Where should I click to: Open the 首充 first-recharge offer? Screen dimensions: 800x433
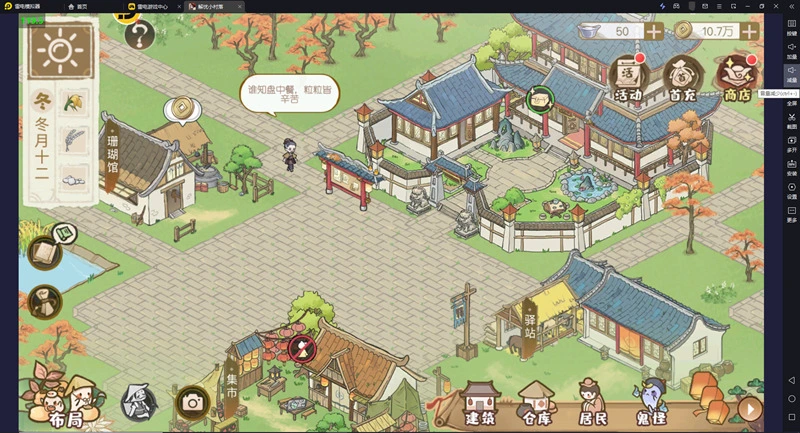pyautogui.click(x=682, y=76)
